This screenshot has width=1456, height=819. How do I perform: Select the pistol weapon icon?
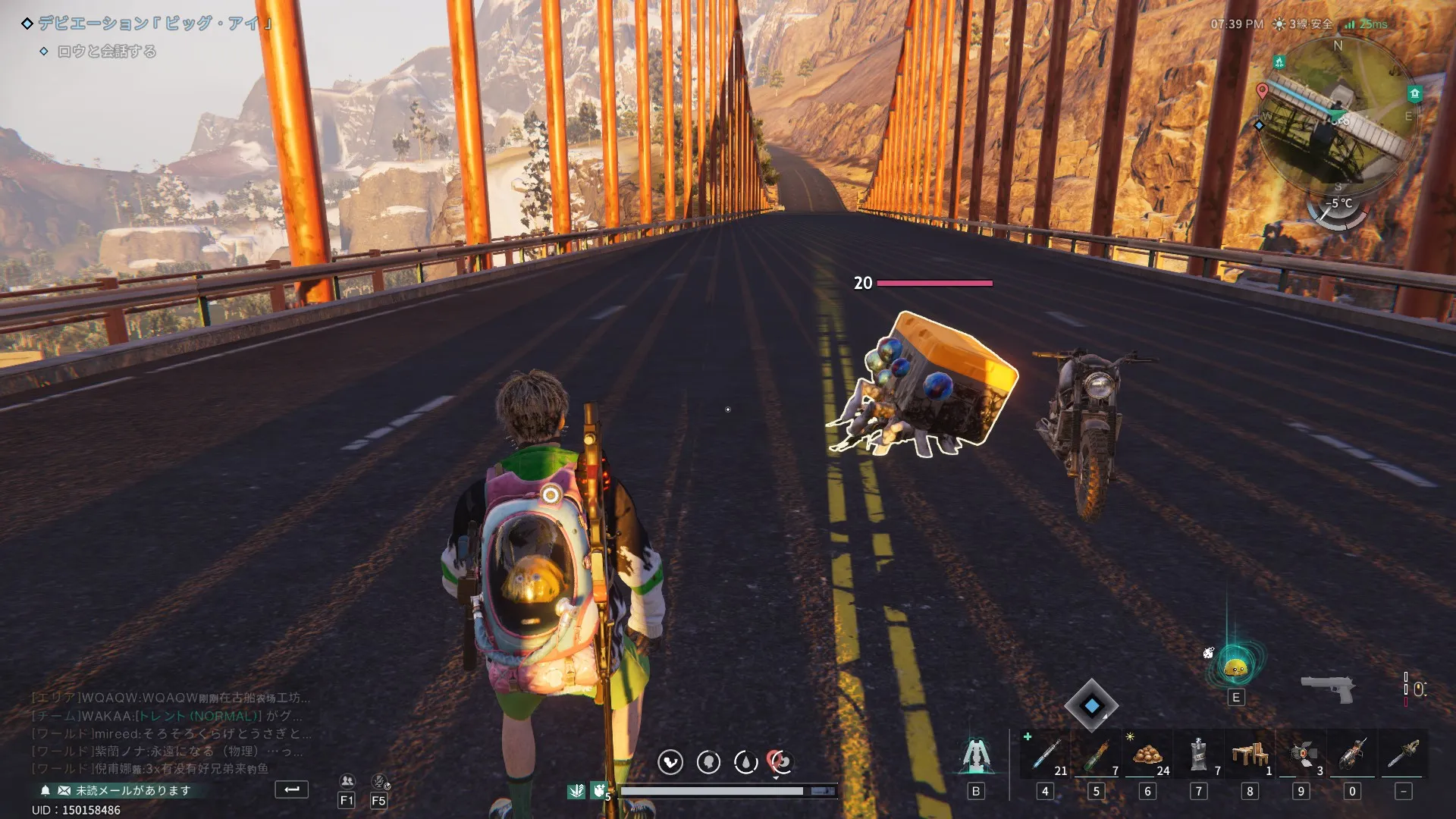1327,688
